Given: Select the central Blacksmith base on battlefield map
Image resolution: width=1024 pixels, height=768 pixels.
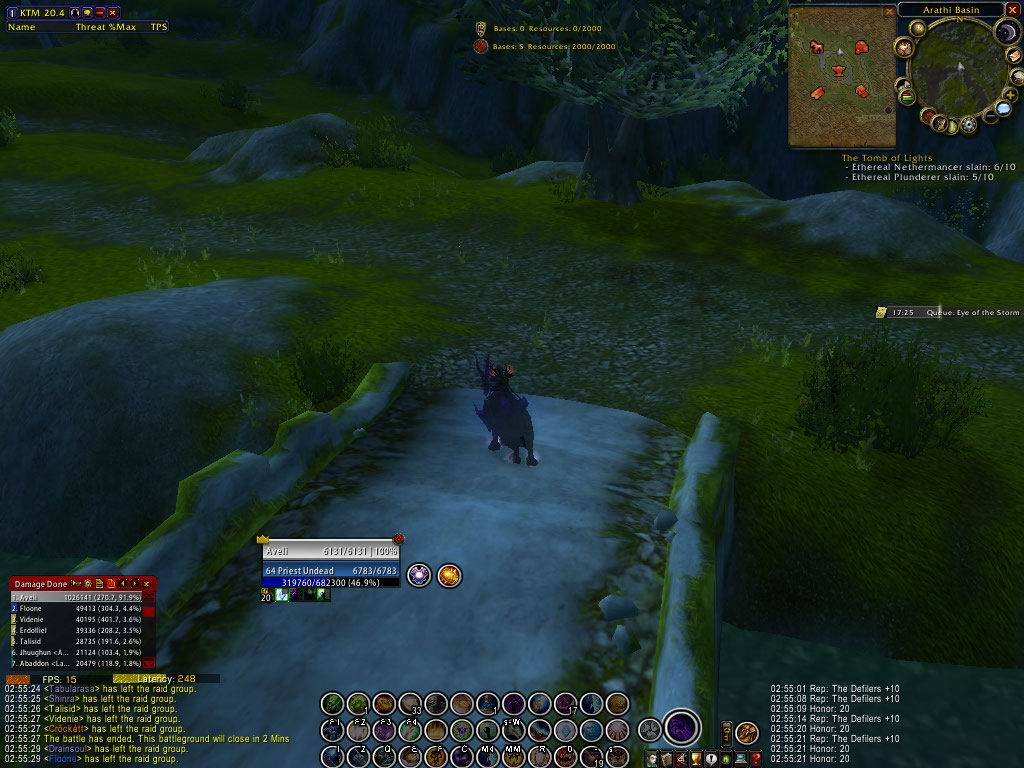Looking at the screenshot, I should pyautogui.click(x=840, y=70).
